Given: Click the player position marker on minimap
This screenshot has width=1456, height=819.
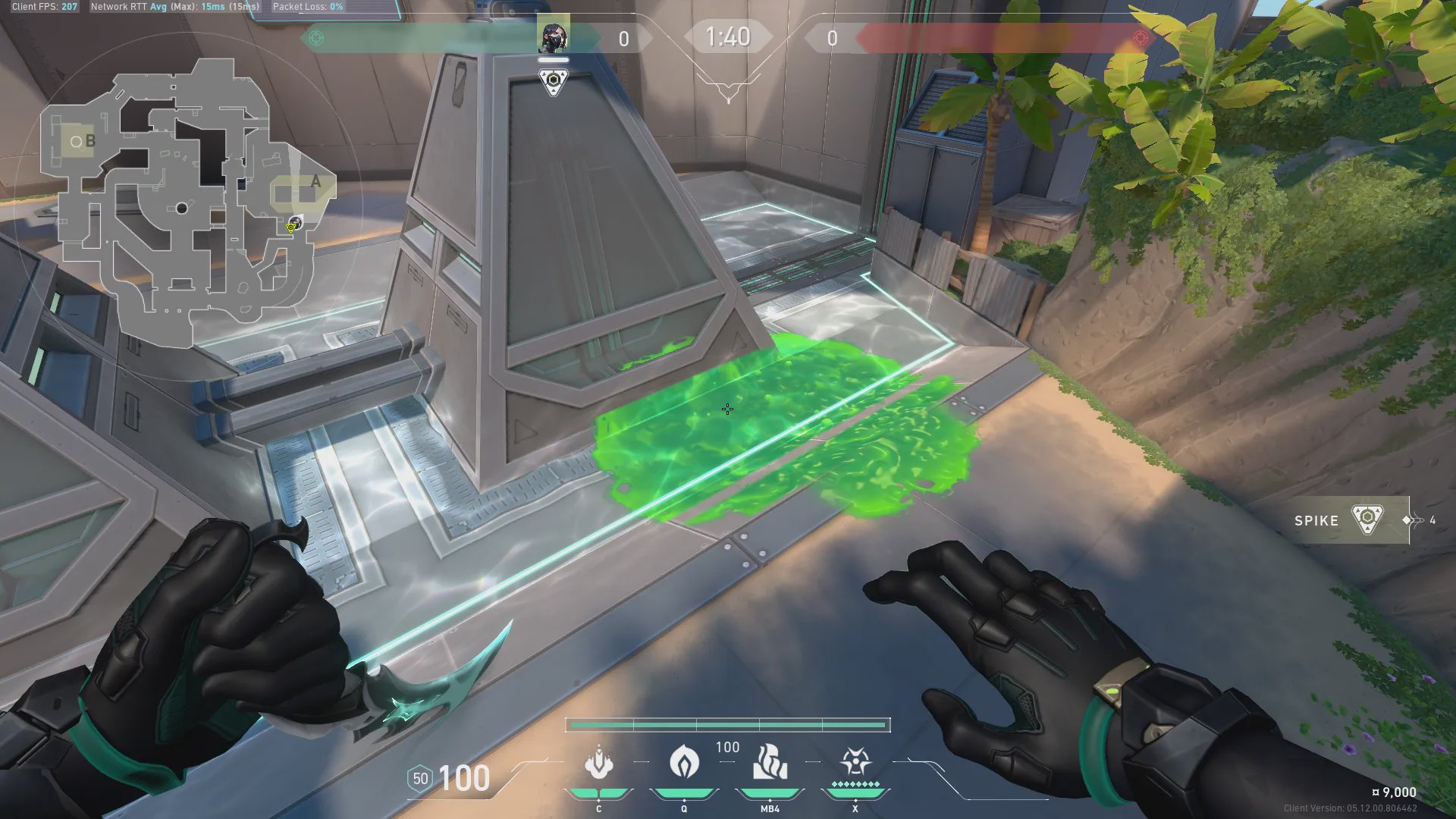Looking at the screenshot, I should 295,223.
